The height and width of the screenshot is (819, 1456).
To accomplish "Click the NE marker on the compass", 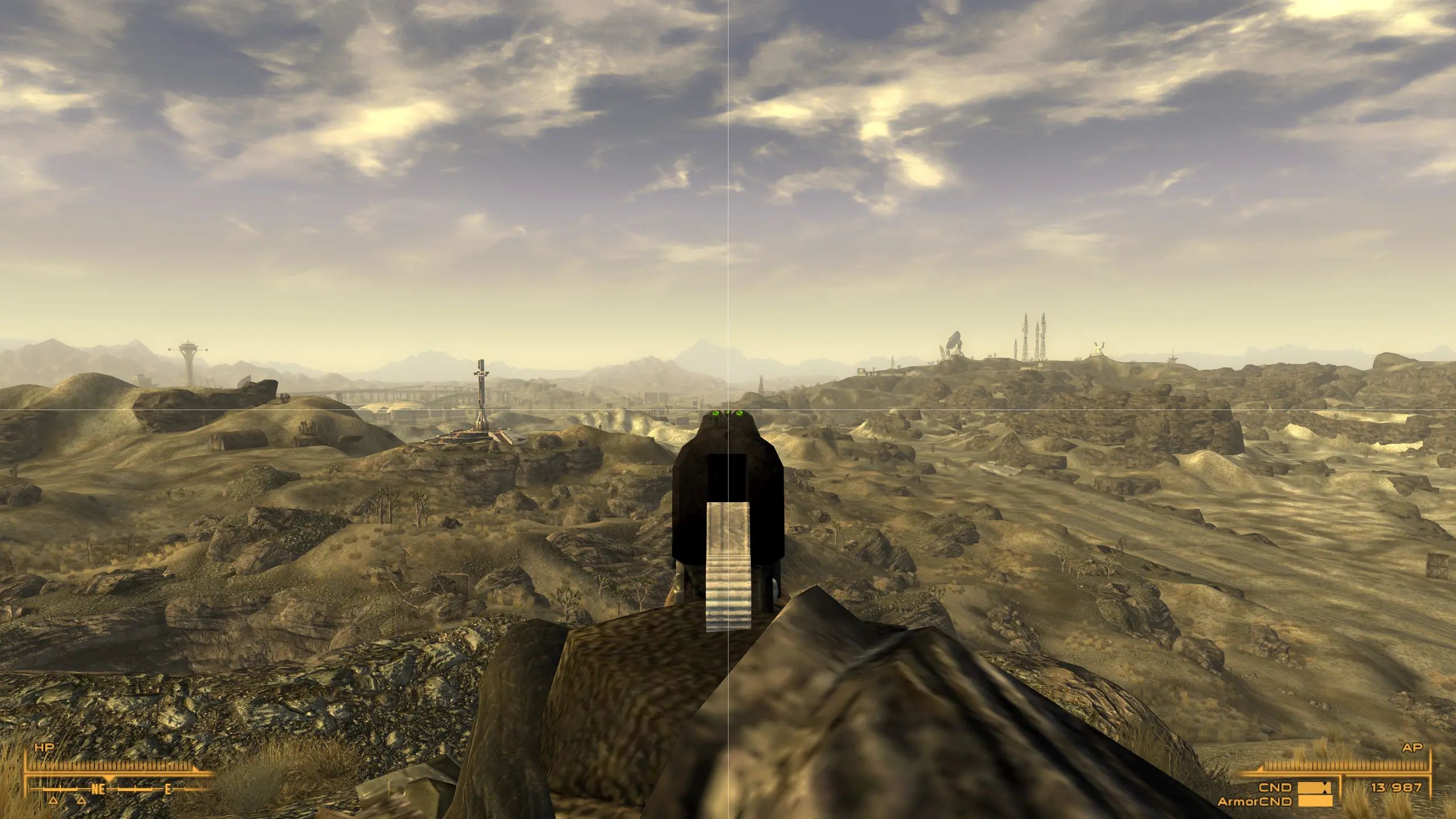I will tap(98, 789).
